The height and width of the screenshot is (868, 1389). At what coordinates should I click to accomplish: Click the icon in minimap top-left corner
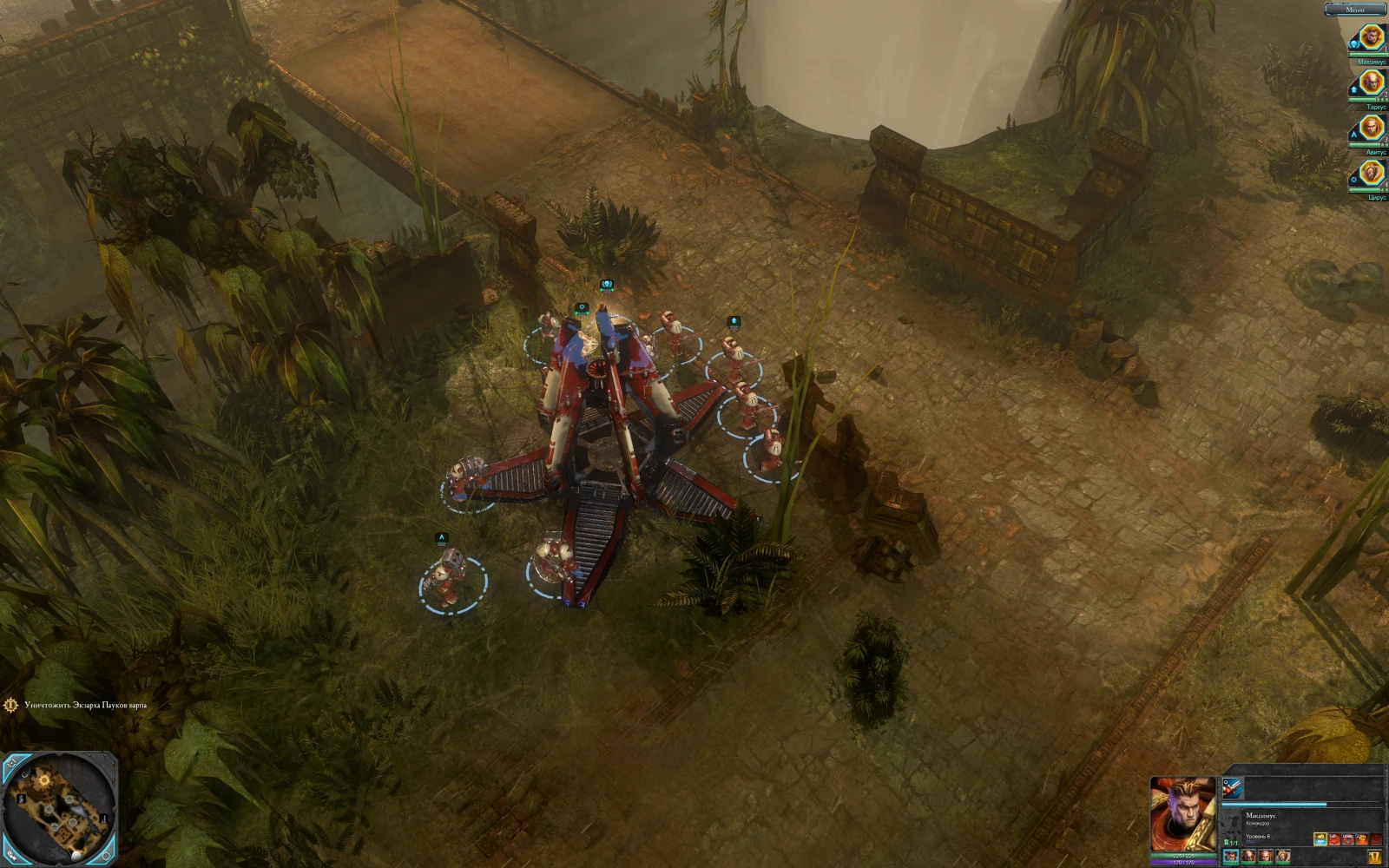tap(12, 761)
